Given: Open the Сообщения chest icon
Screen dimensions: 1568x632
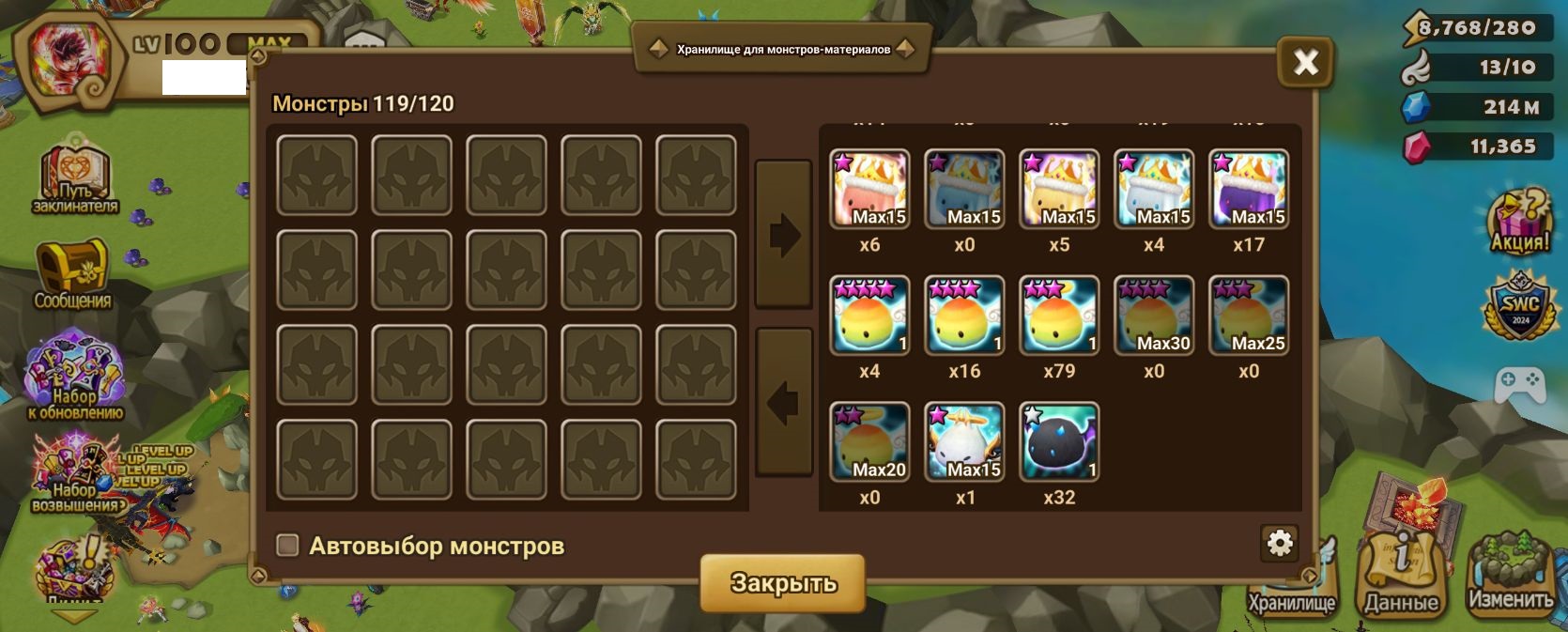Looking at the screenshot, I should [72, 274].
